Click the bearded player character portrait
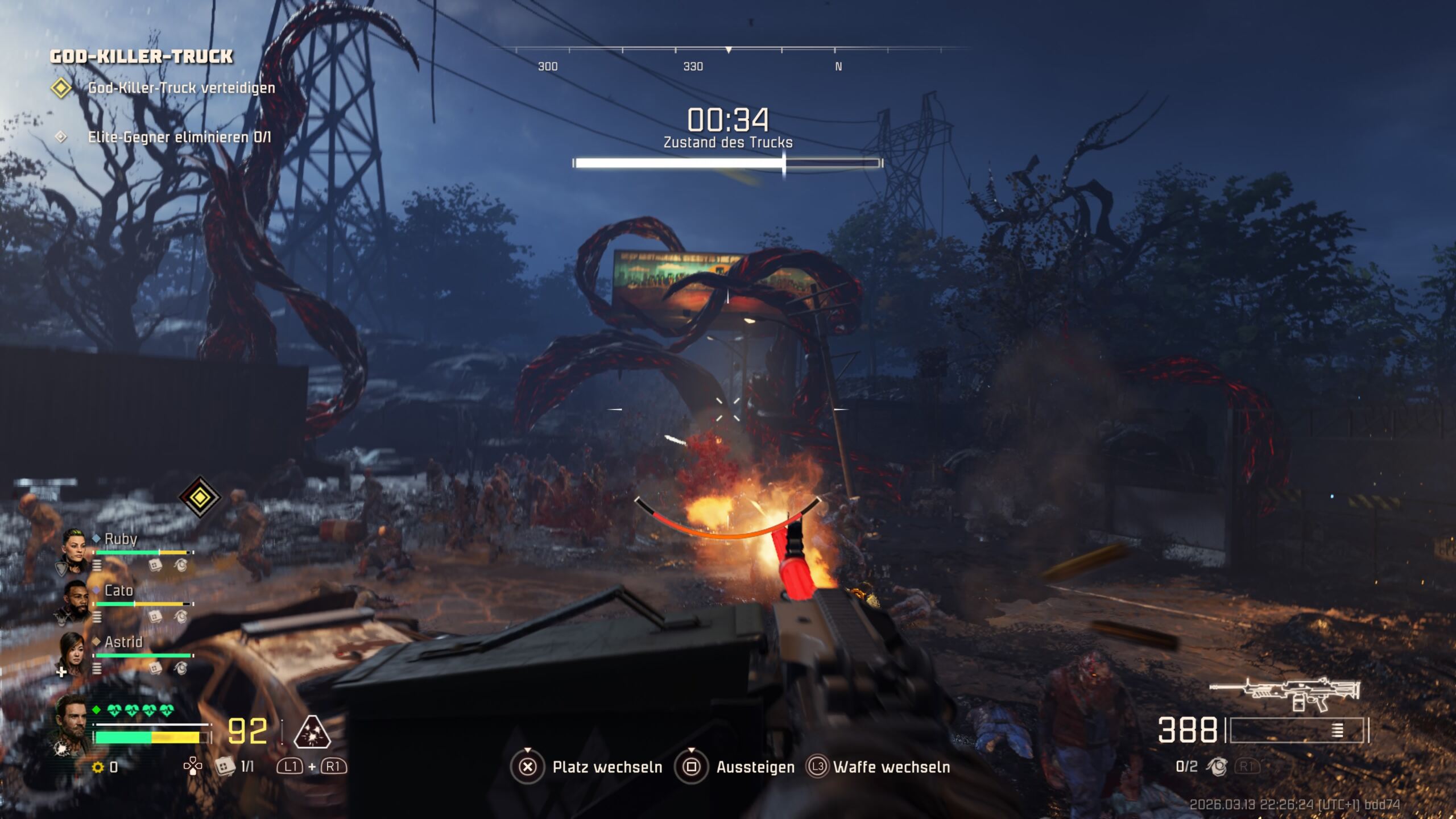Viewport: 1456px width, 819px height. coord(73,723)
